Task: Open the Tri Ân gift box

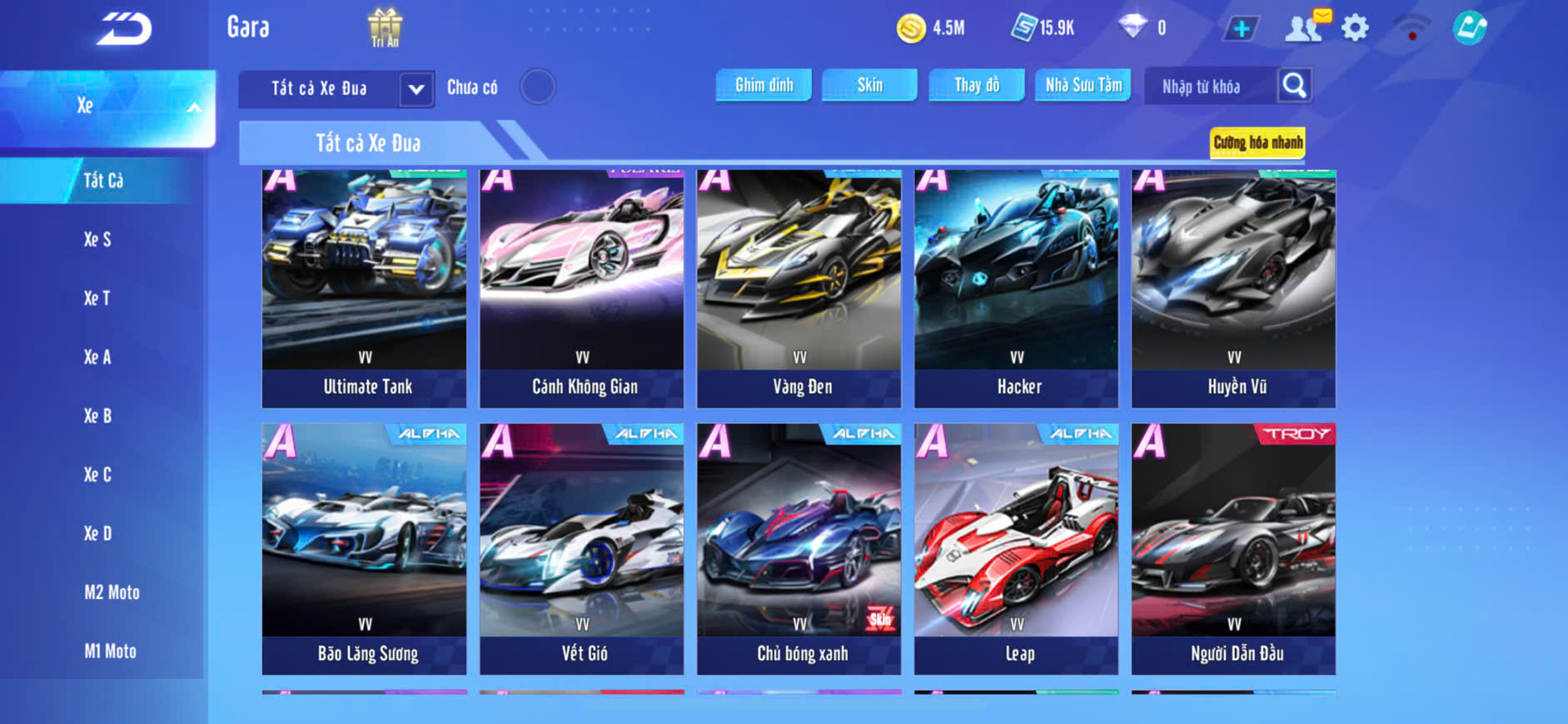Action: [385, 27]
